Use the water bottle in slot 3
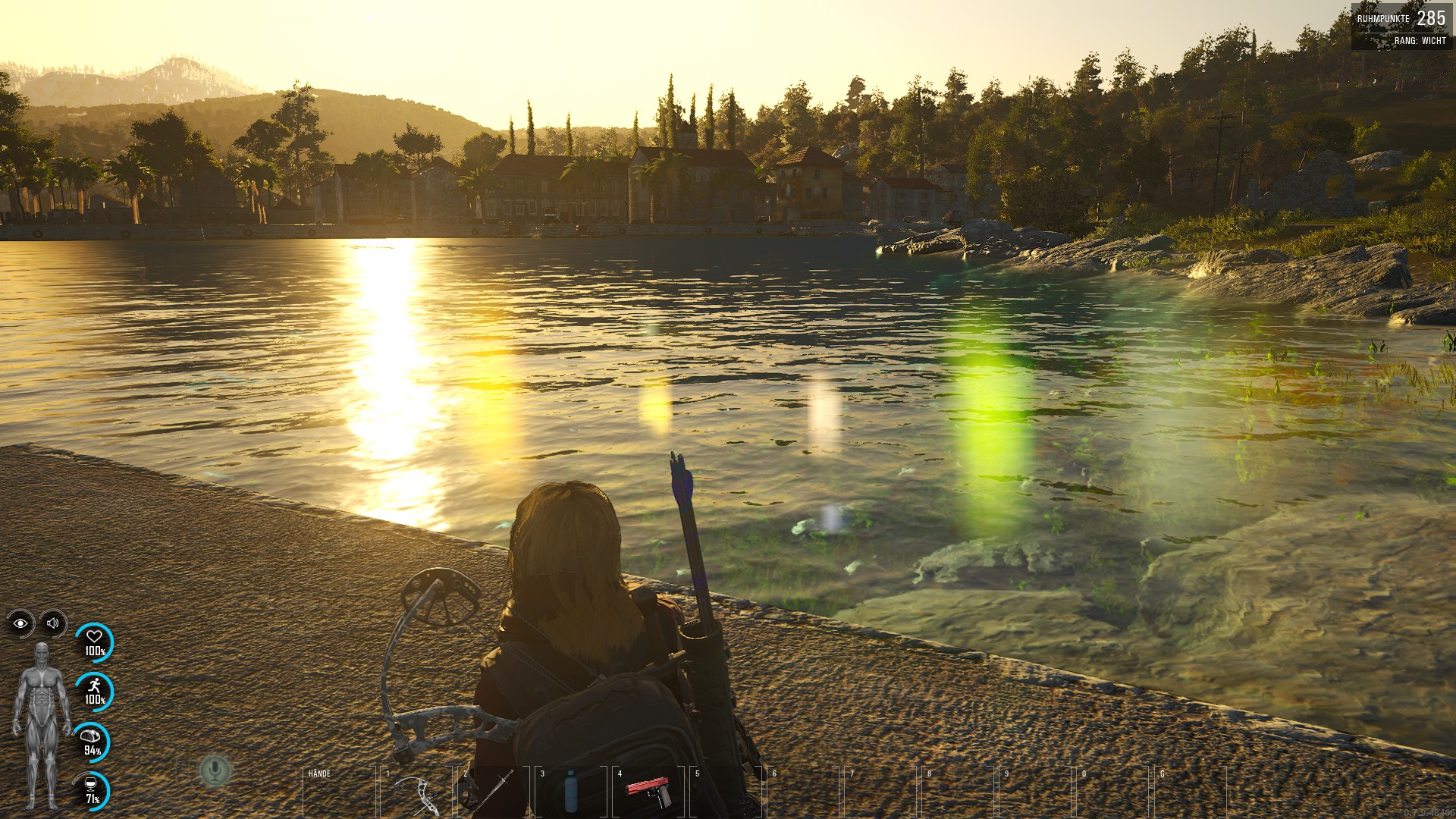Image resolution: width=1456 pixels, height=819 pixels. click(x=571, y=792)
